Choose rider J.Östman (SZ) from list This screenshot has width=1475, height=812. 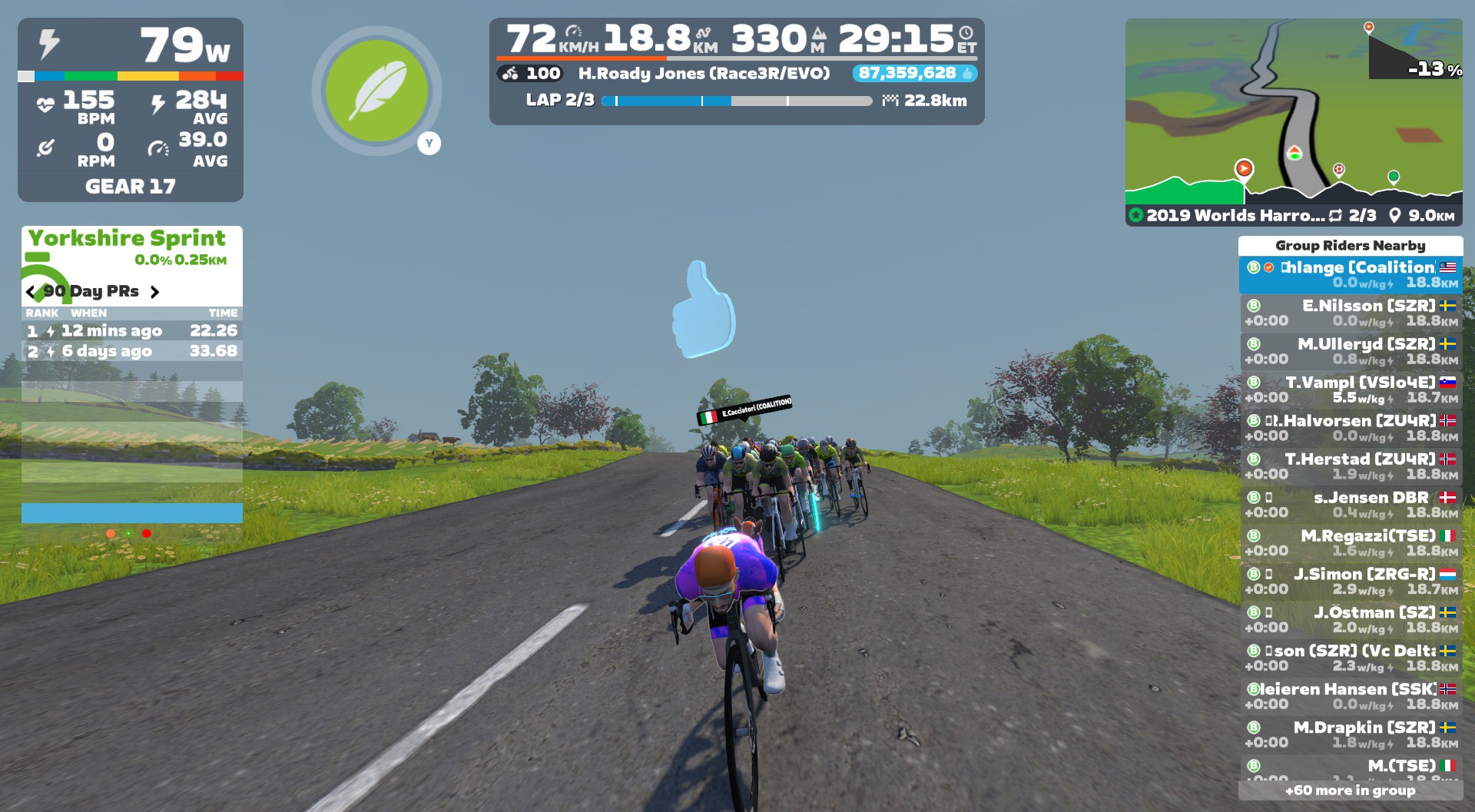(1351, 620)
